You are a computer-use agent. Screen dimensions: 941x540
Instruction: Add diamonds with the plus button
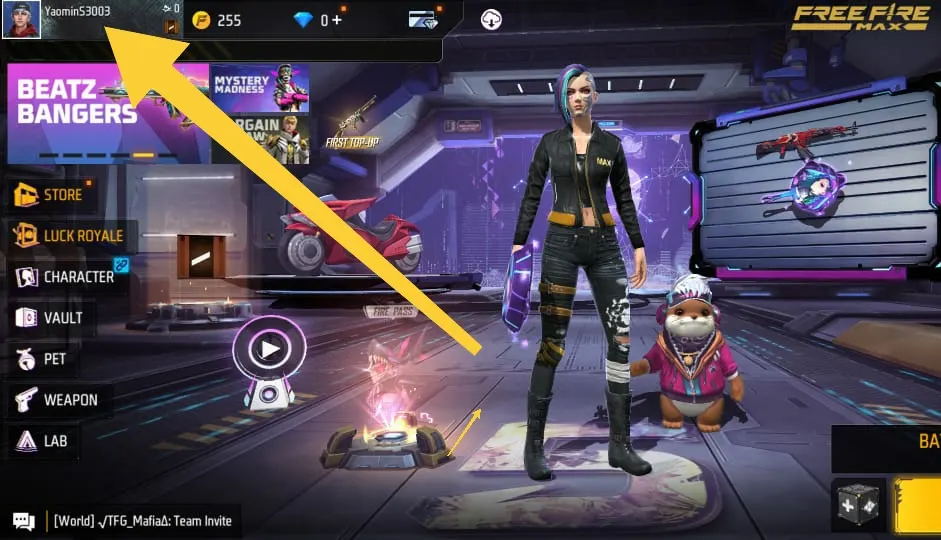tap(336, 20)
